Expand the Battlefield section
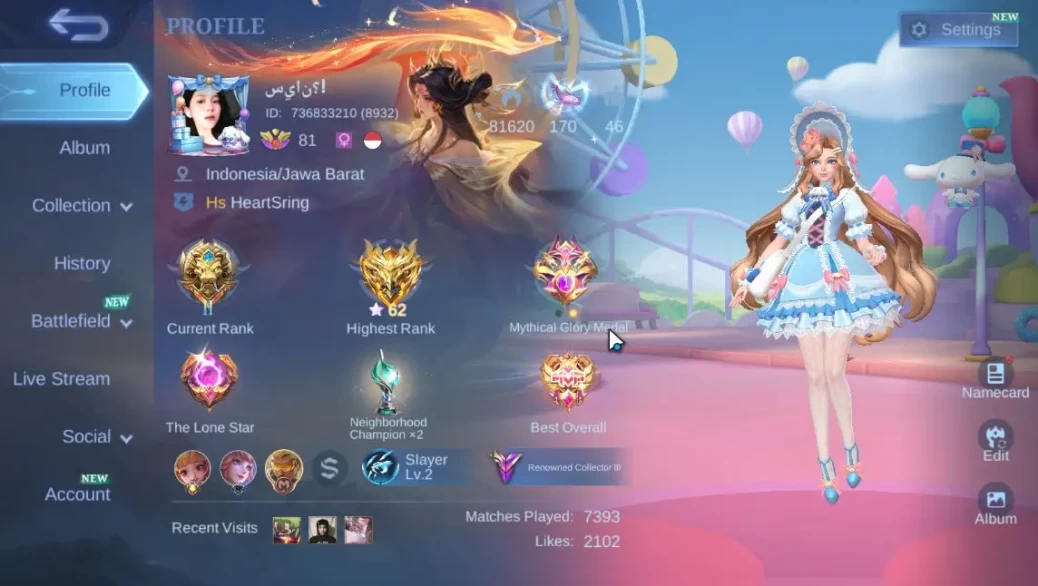1038x586 pixels. [81, 321]
